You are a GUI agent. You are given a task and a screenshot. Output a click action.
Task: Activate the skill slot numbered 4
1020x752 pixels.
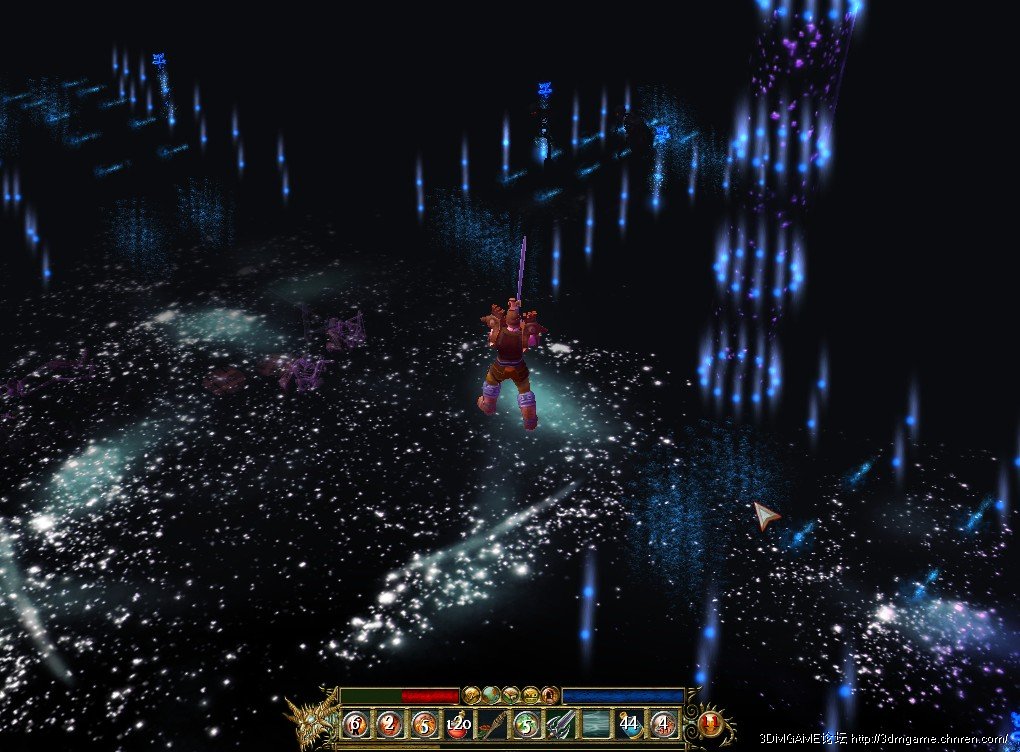coord(663,723)
